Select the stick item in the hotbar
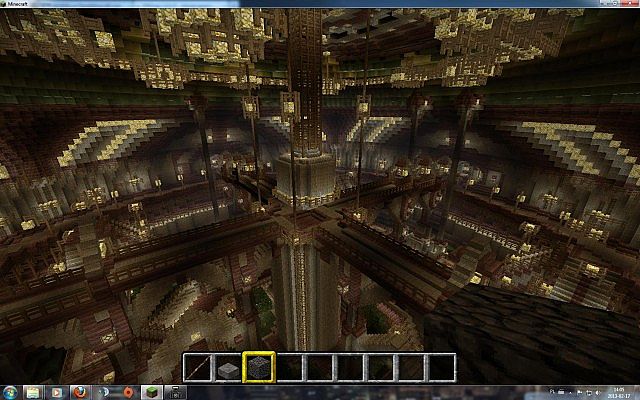The height and width of the screenshot is (400, 640). 200,366
